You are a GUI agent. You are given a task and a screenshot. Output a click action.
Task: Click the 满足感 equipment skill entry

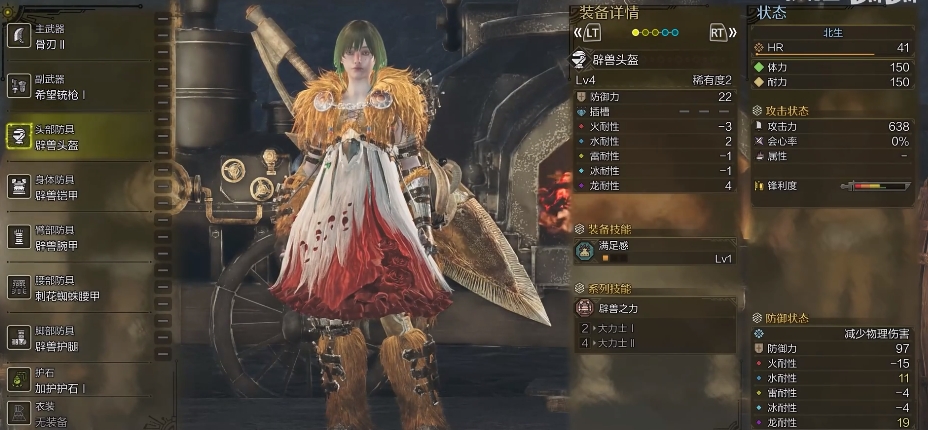pos(655,251)
